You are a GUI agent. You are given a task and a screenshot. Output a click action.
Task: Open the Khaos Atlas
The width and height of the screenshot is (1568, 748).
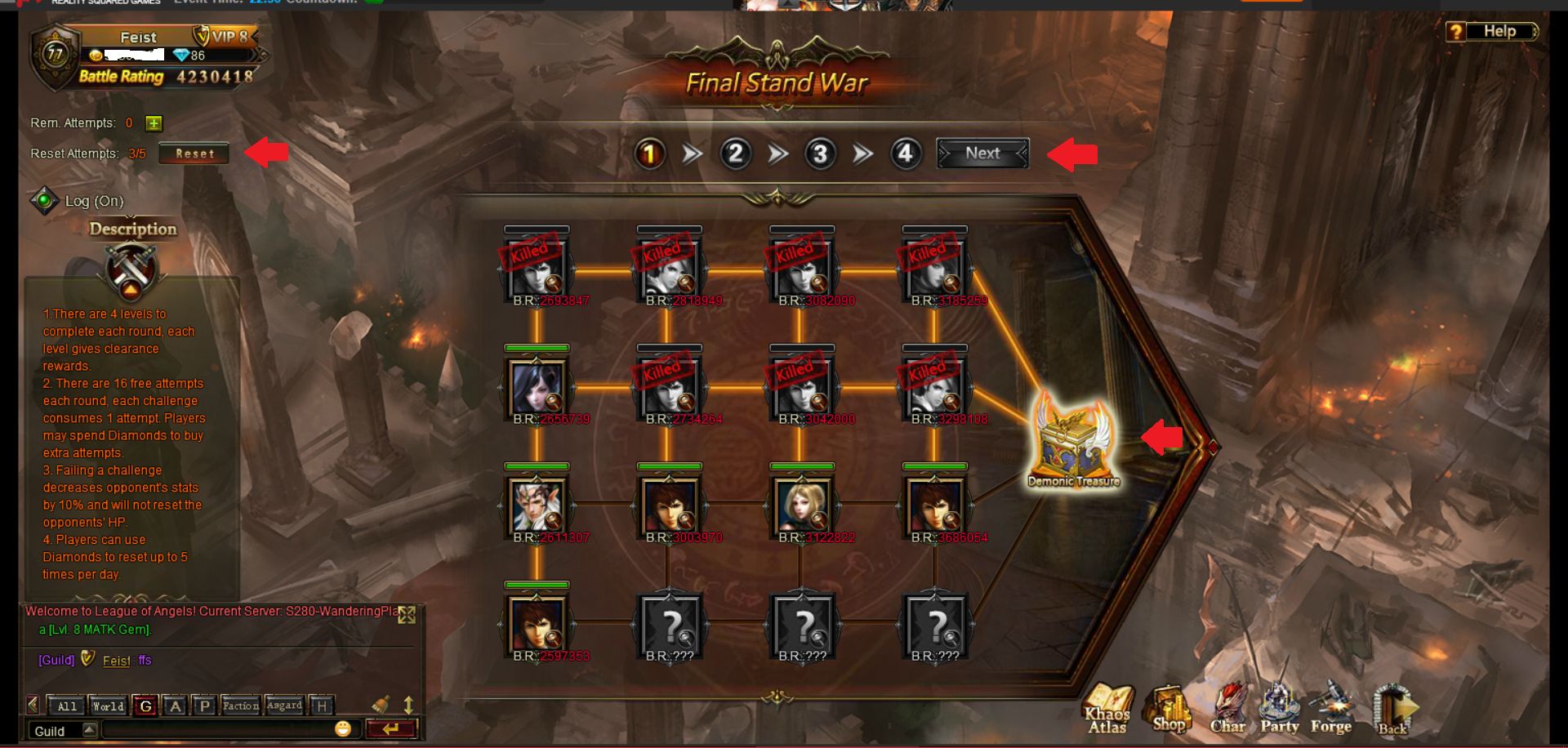[1107, 707]
